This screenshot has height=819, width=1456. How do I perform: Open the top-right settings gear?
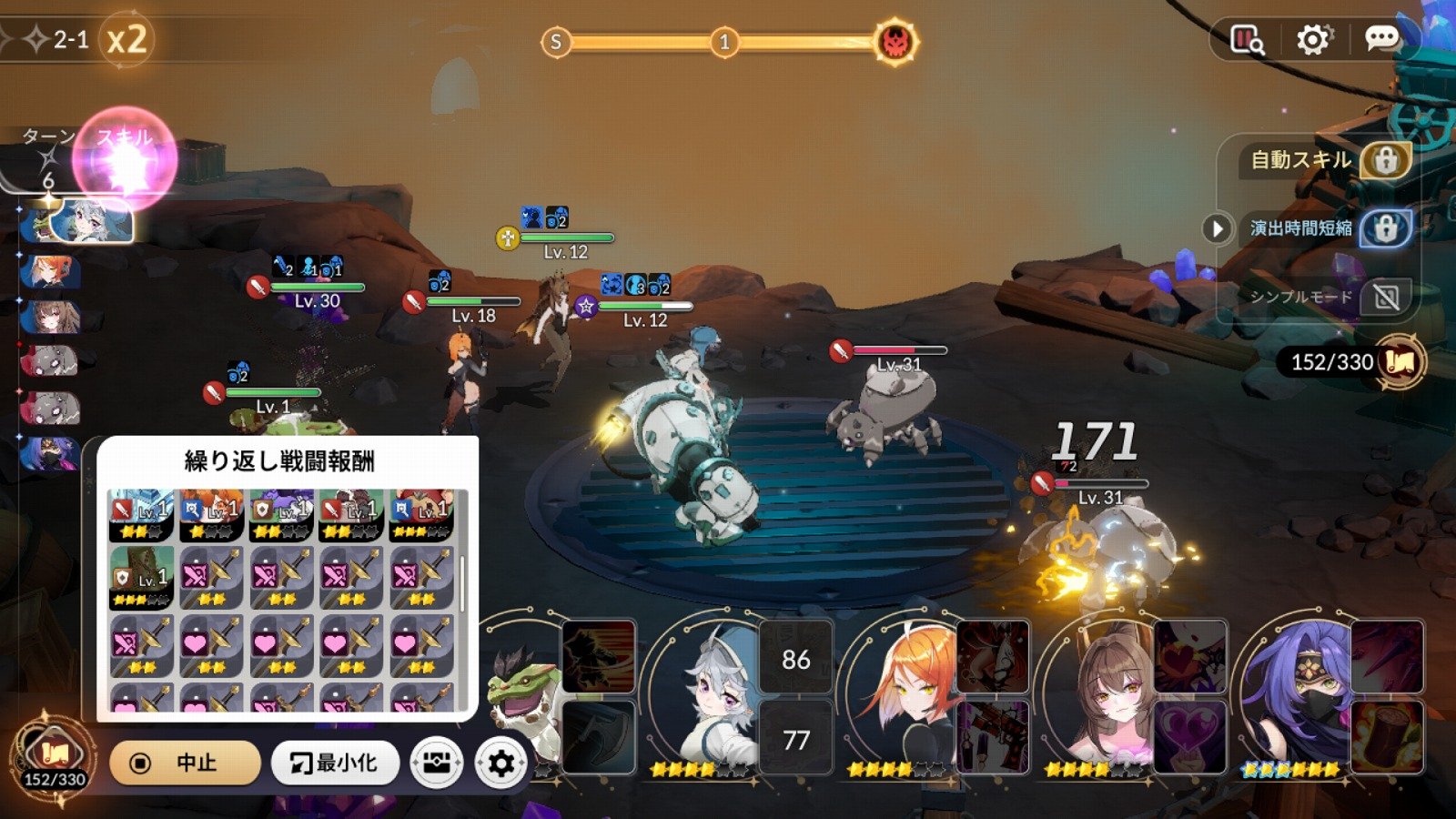tap(1312, 39)
